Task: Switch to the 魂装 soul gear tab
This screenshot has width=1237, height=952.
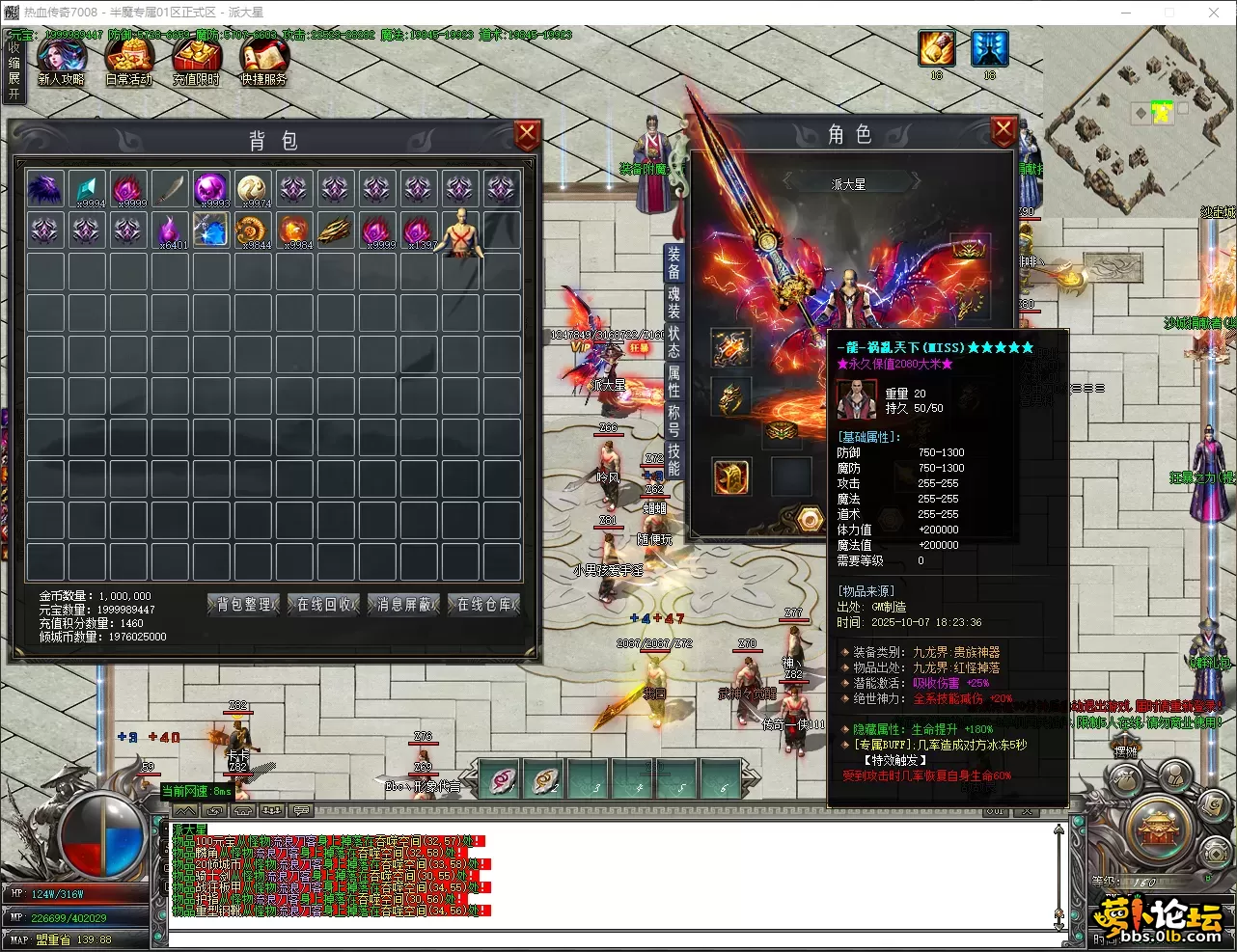Action: (673, 302)
